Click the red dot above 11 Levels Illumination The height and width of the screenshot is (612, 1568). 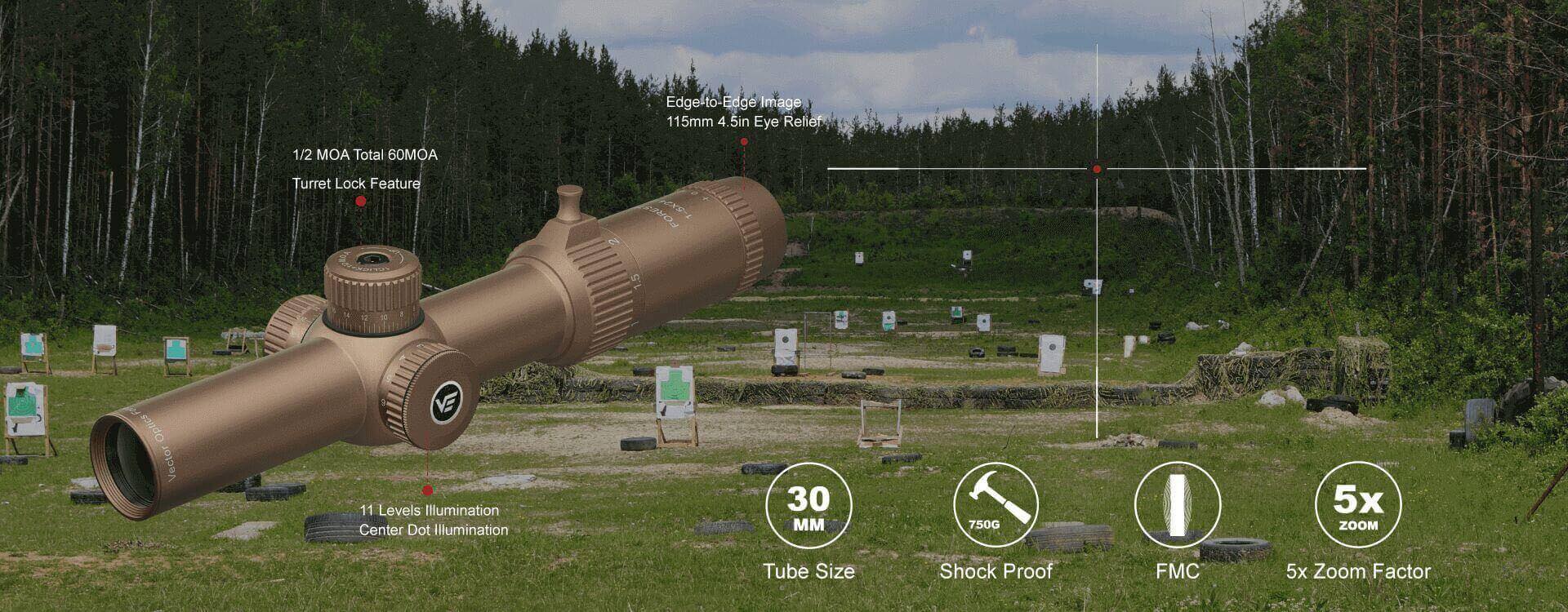coord(427,490)
